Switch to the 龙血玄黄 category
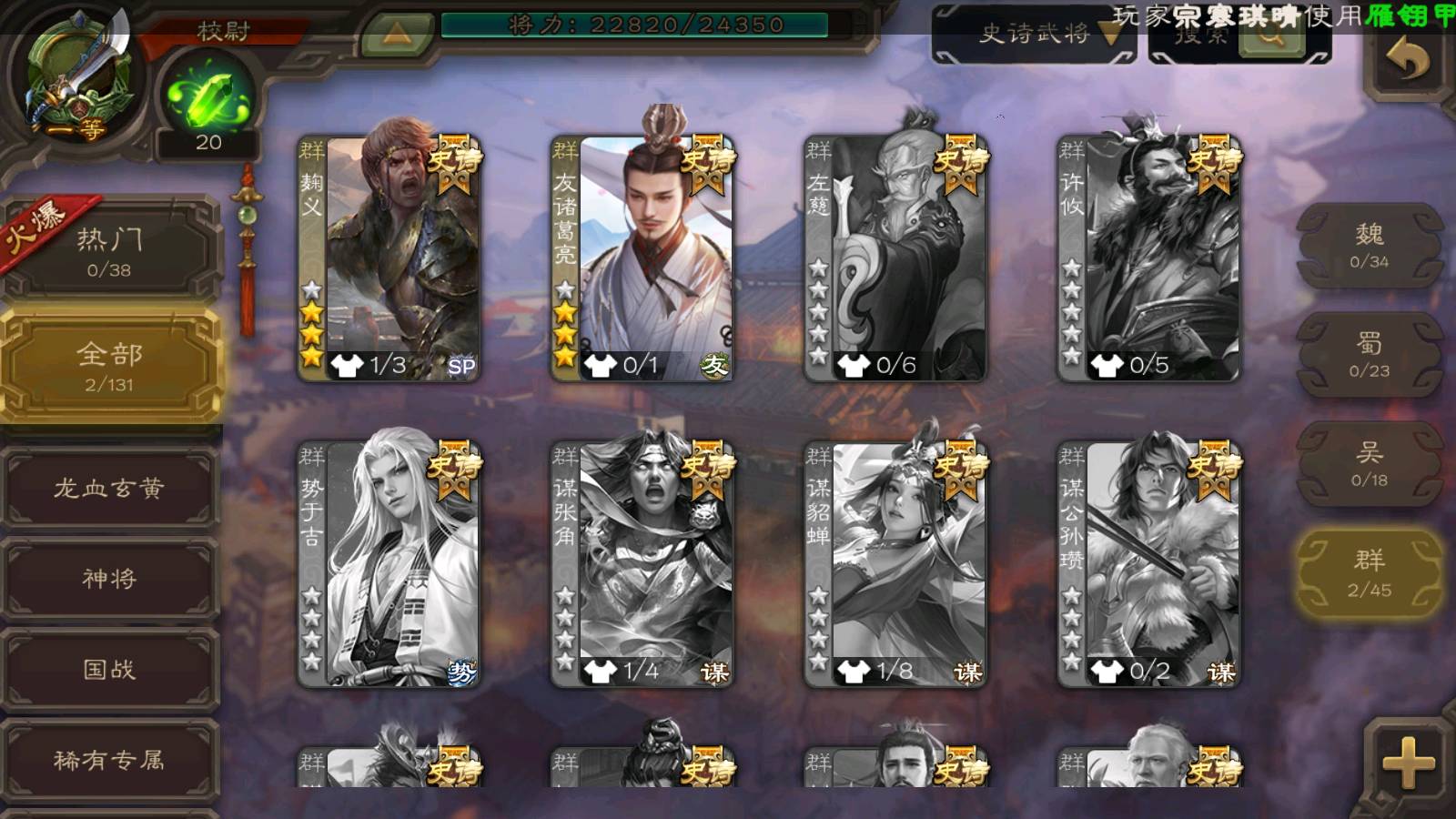This screenshot has width=1456, height=819. click(109, 489)
